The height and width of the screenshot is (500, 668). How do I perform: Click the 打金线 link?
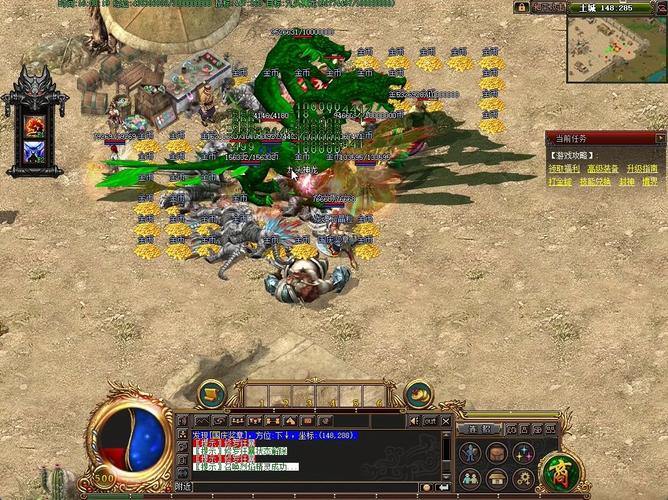560,182
